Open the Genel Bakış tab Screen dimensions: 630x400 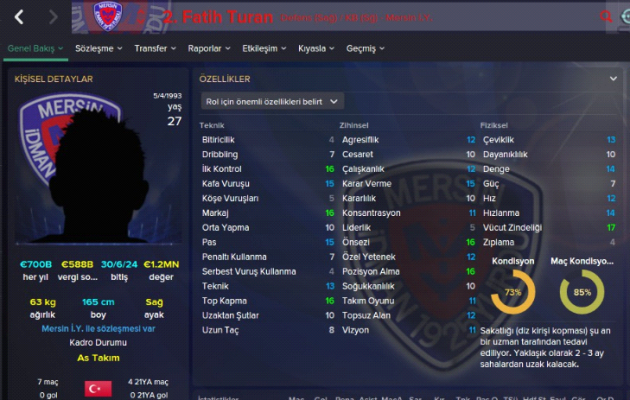coord(34,47)
